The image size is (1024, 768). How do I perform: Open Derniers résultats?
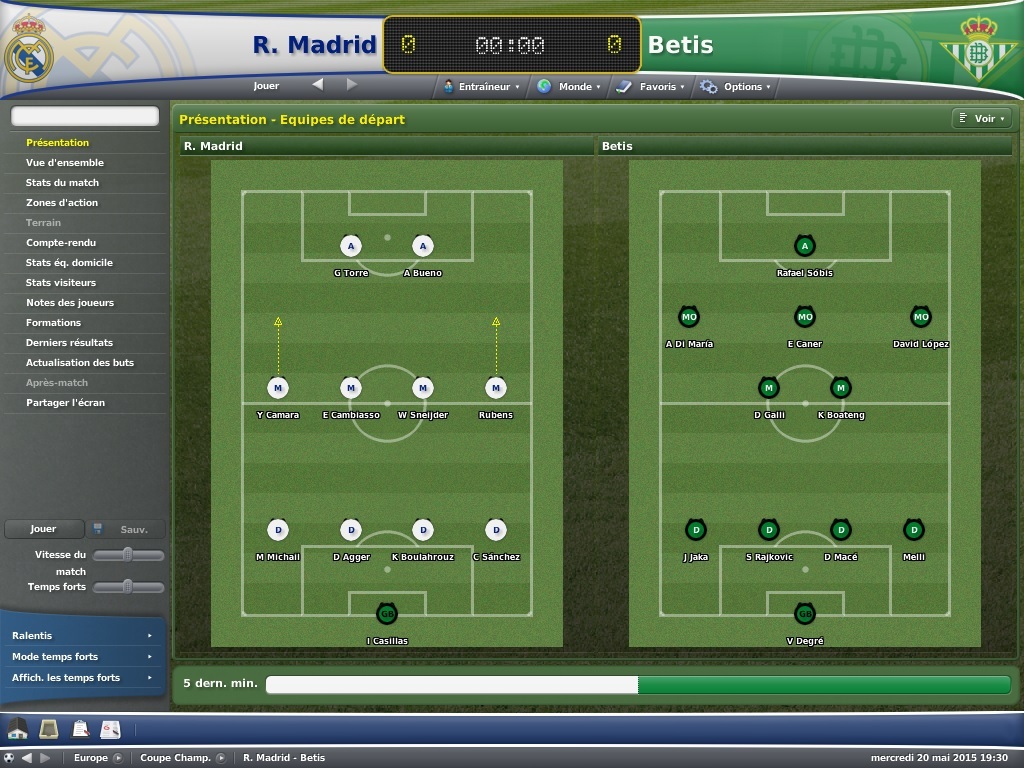(x=69, y=343)
